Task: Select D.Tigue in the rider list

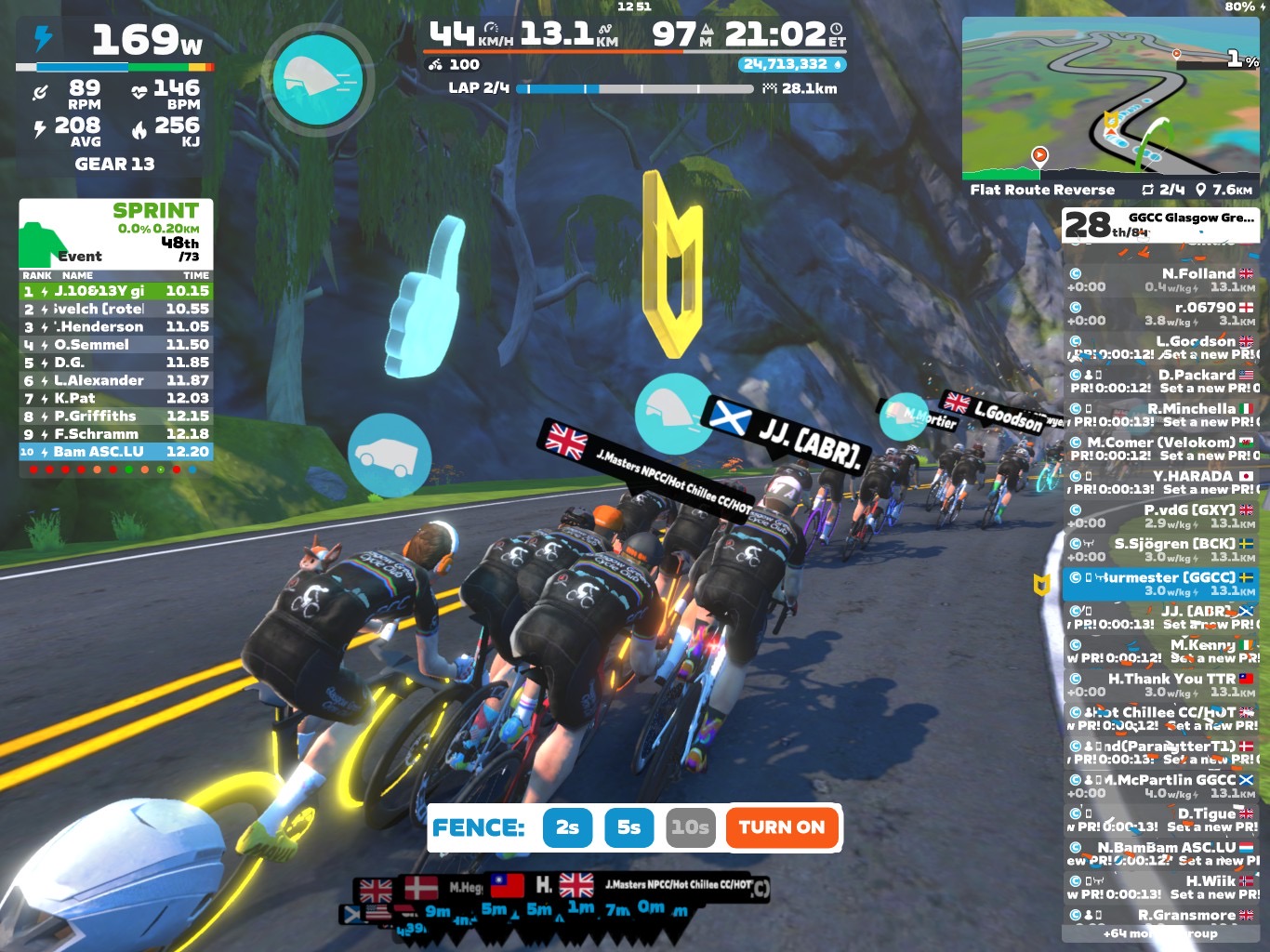Action: (1160, 820)
